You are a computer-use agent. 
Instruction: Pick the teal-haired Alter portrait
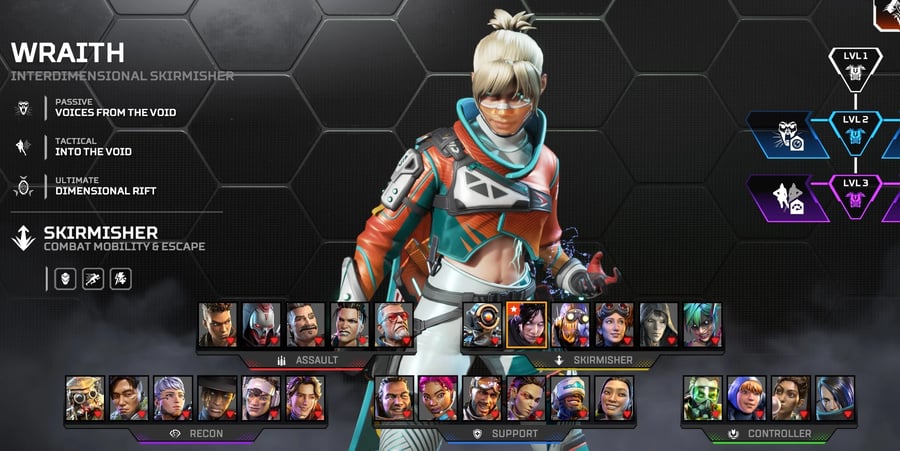pos(702,325)
